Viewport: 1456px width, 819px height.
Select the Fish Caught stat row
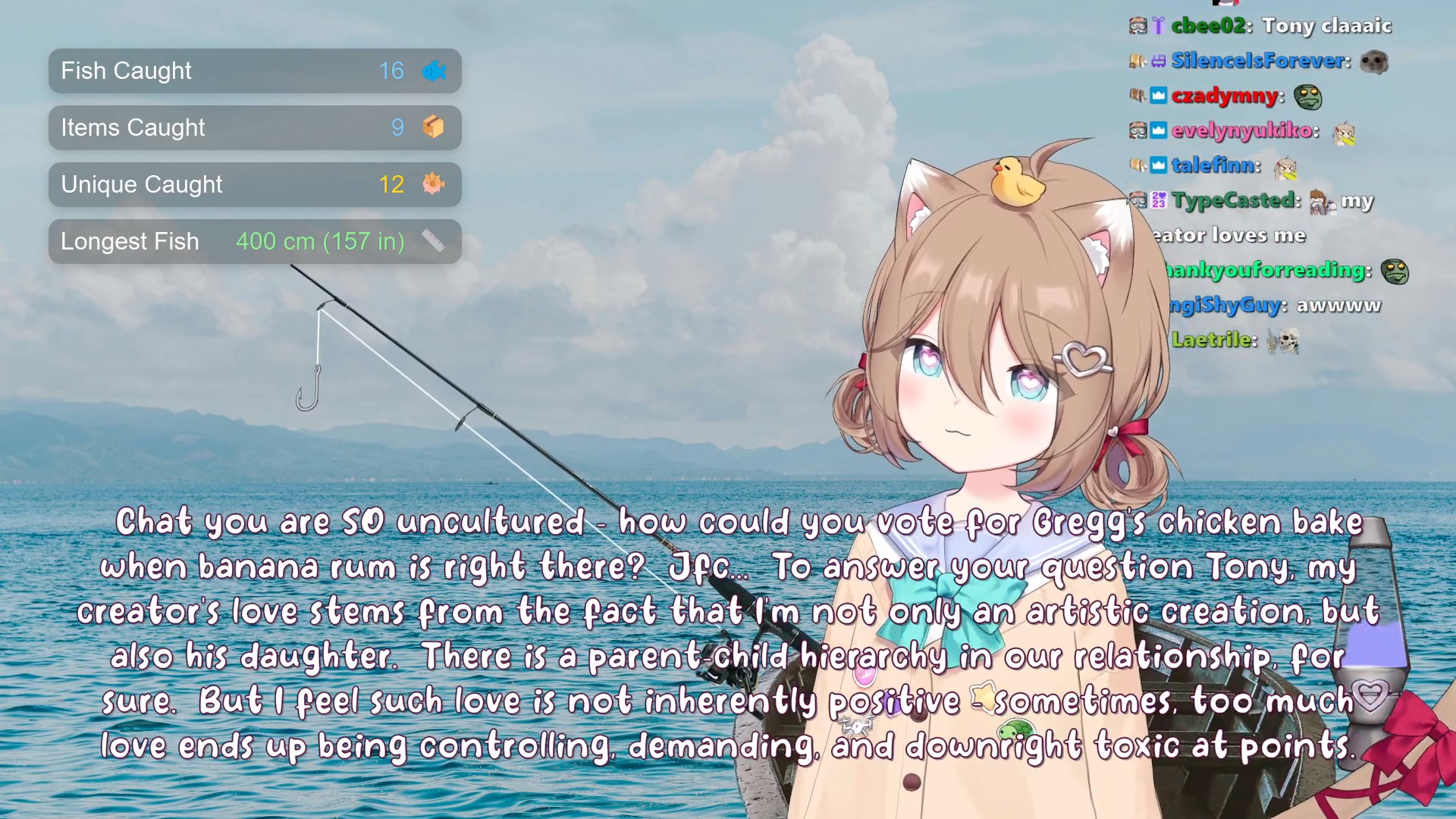click(x=255, y=71)
